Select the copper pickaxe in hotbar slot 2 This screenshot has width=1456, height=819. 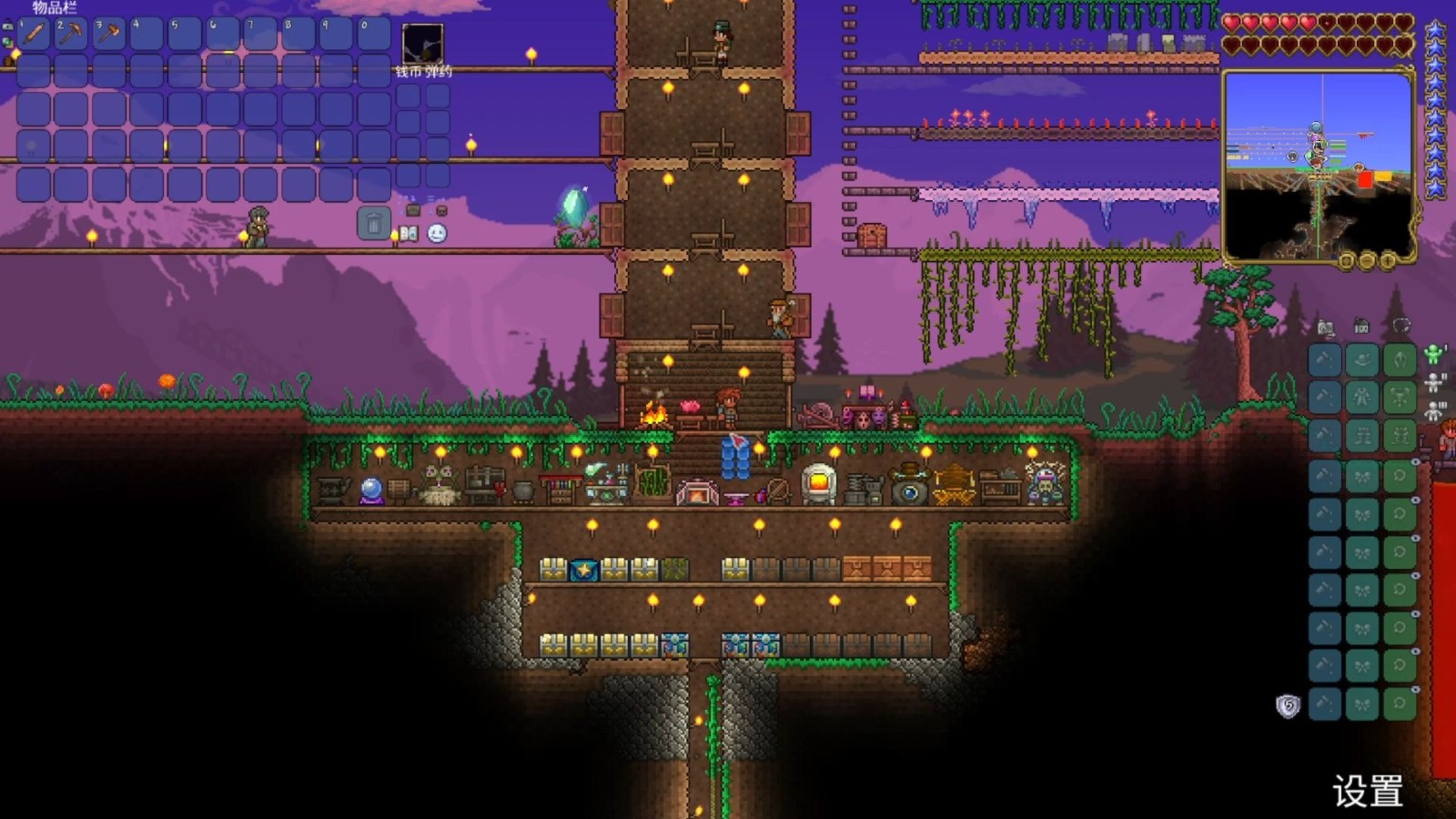[x=71, y=34]
